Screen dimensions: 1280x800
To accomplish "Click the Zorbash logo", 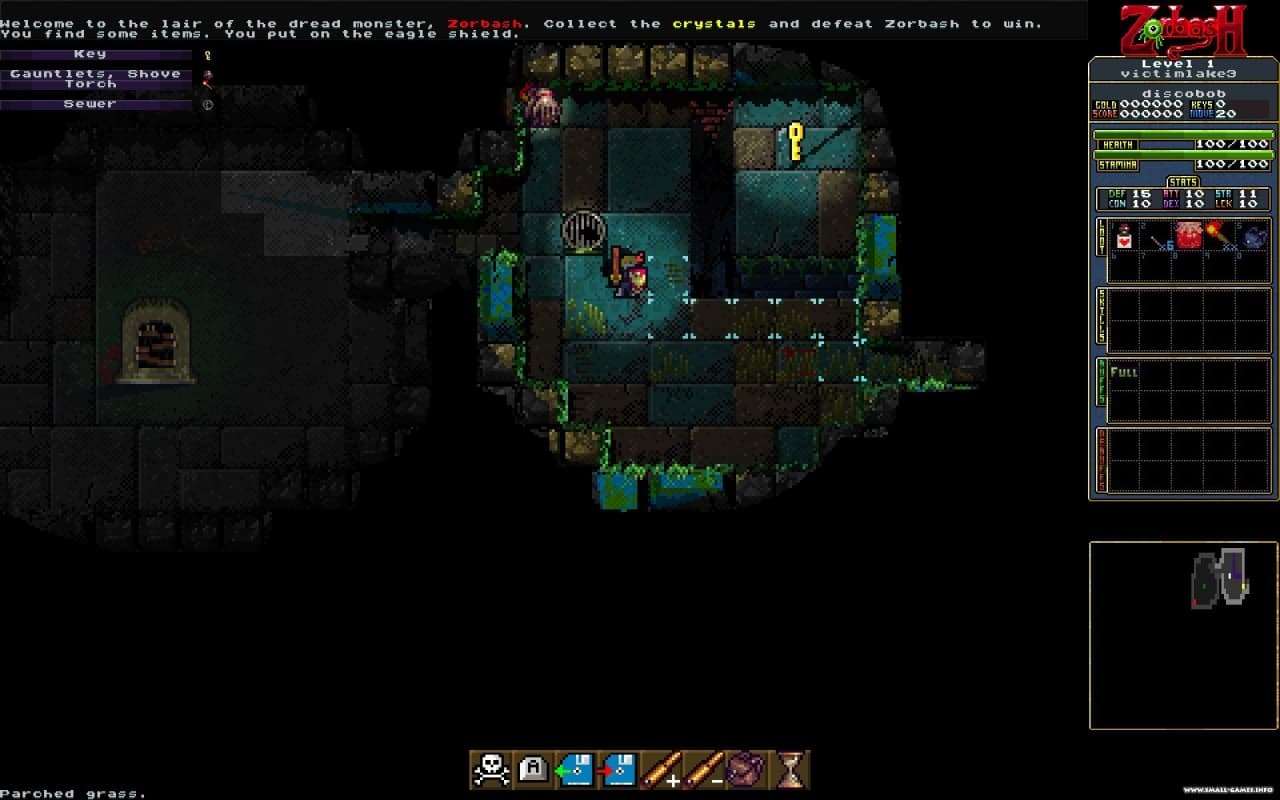I will (x=1183, y=30).
